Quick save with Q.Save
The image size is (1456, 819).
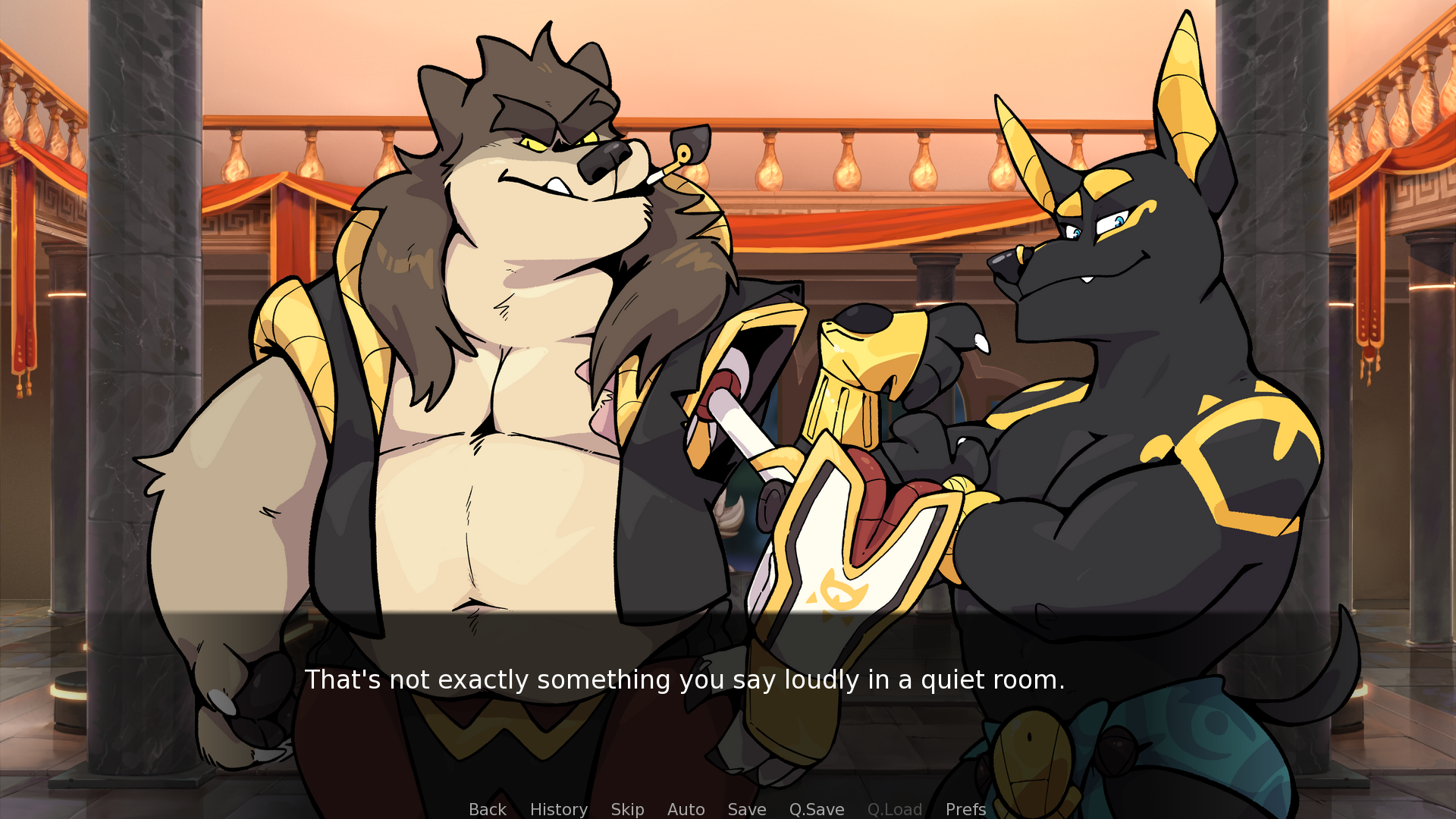click(x=816, y=809)
